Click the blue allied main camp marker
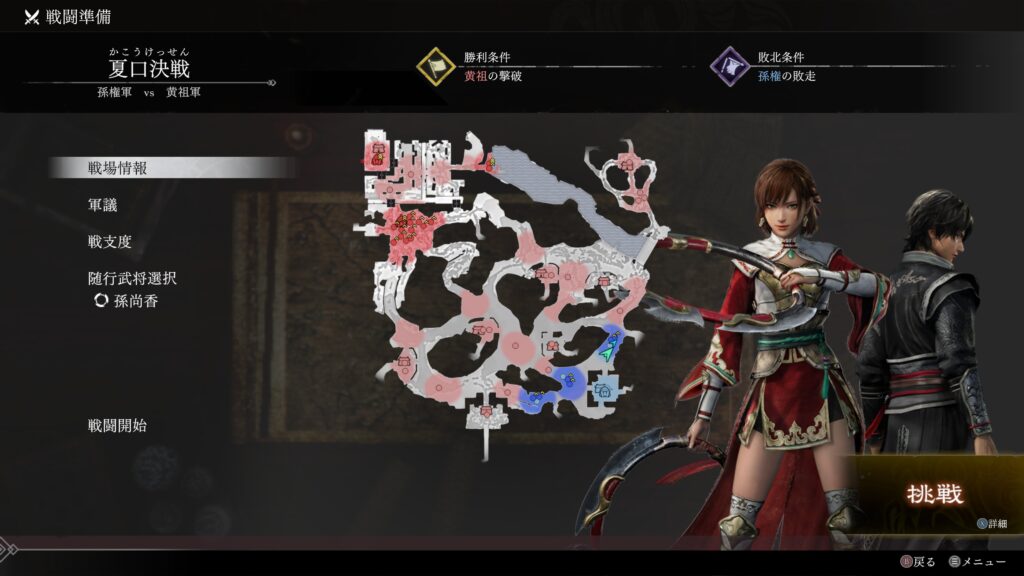This screenshot has width=1024, height=576. tap(602, 391)
